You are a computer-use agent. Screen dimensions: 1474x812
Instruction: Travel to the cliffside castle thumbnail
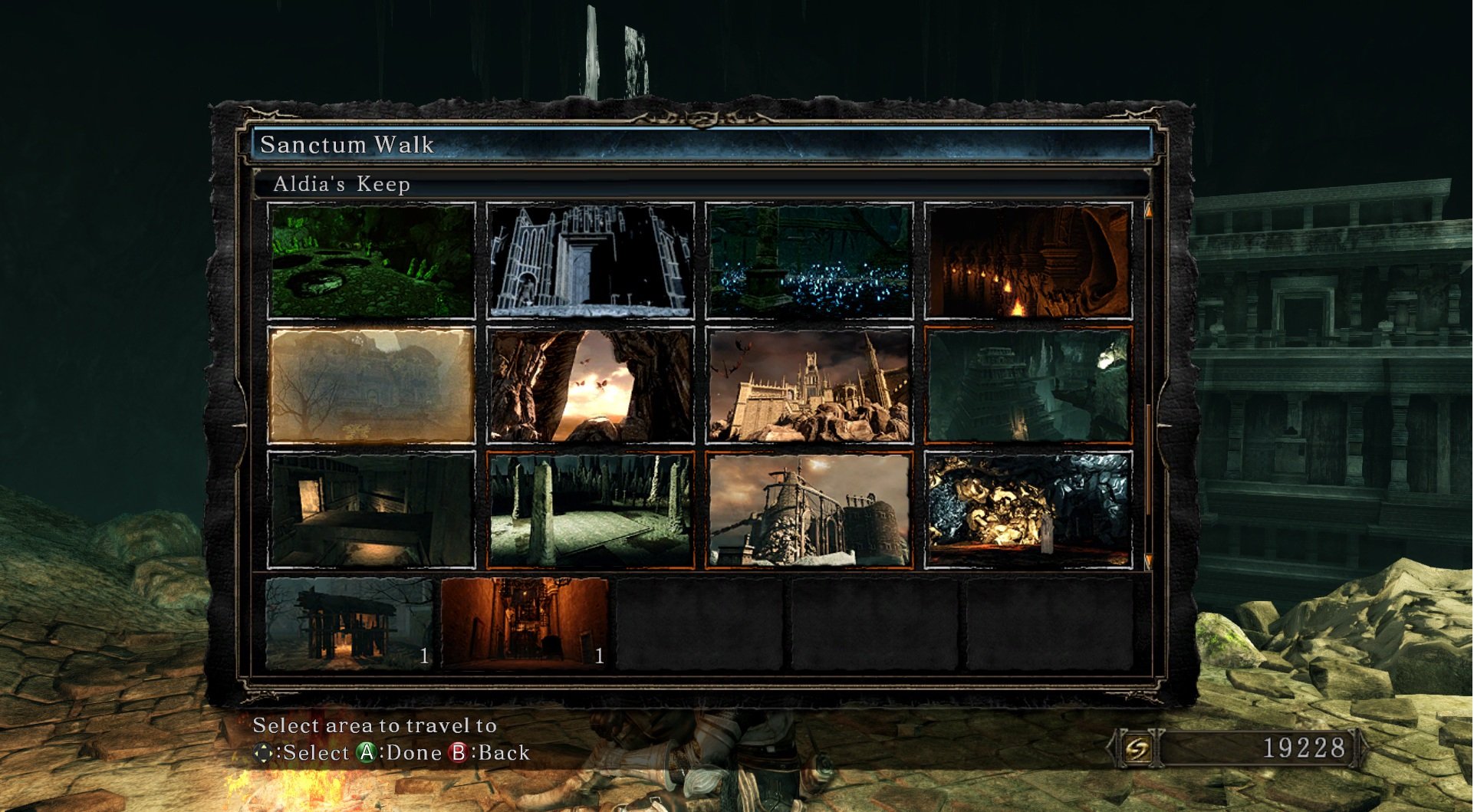point(809,385)
